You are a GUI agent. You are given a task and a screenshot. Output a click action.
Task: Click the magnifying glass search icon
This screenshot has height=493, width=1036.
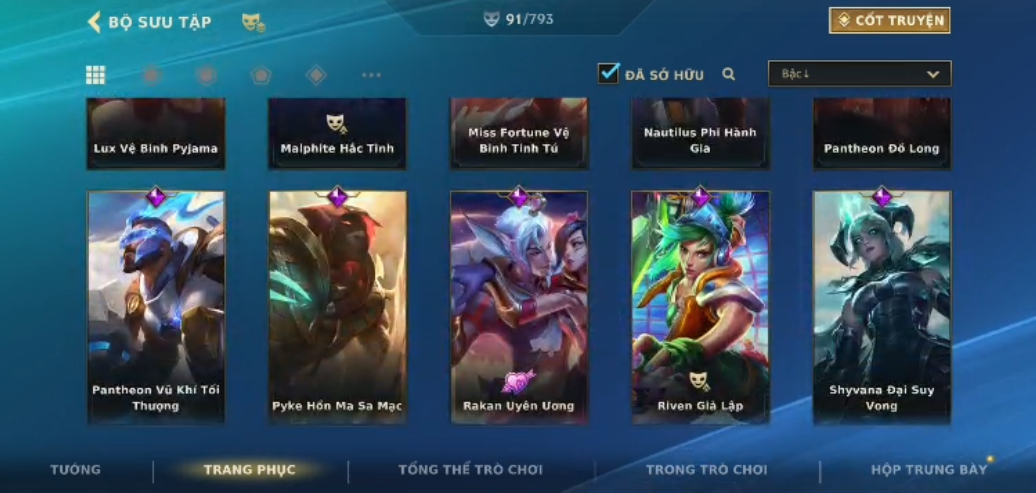click(x=729, y=74)
